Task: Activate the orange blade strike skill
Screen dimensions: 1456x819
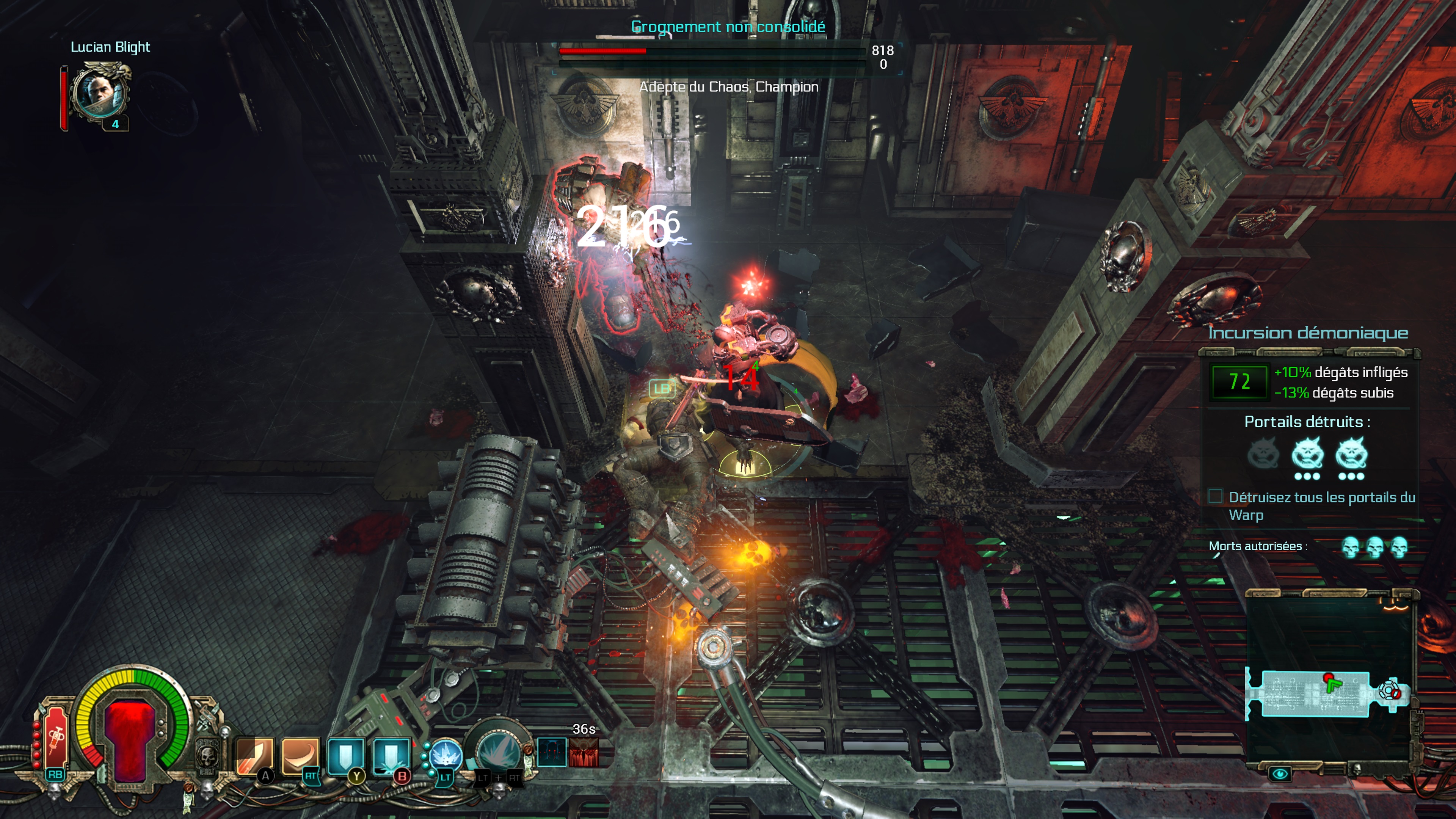Action: click(x=254, y=755)
